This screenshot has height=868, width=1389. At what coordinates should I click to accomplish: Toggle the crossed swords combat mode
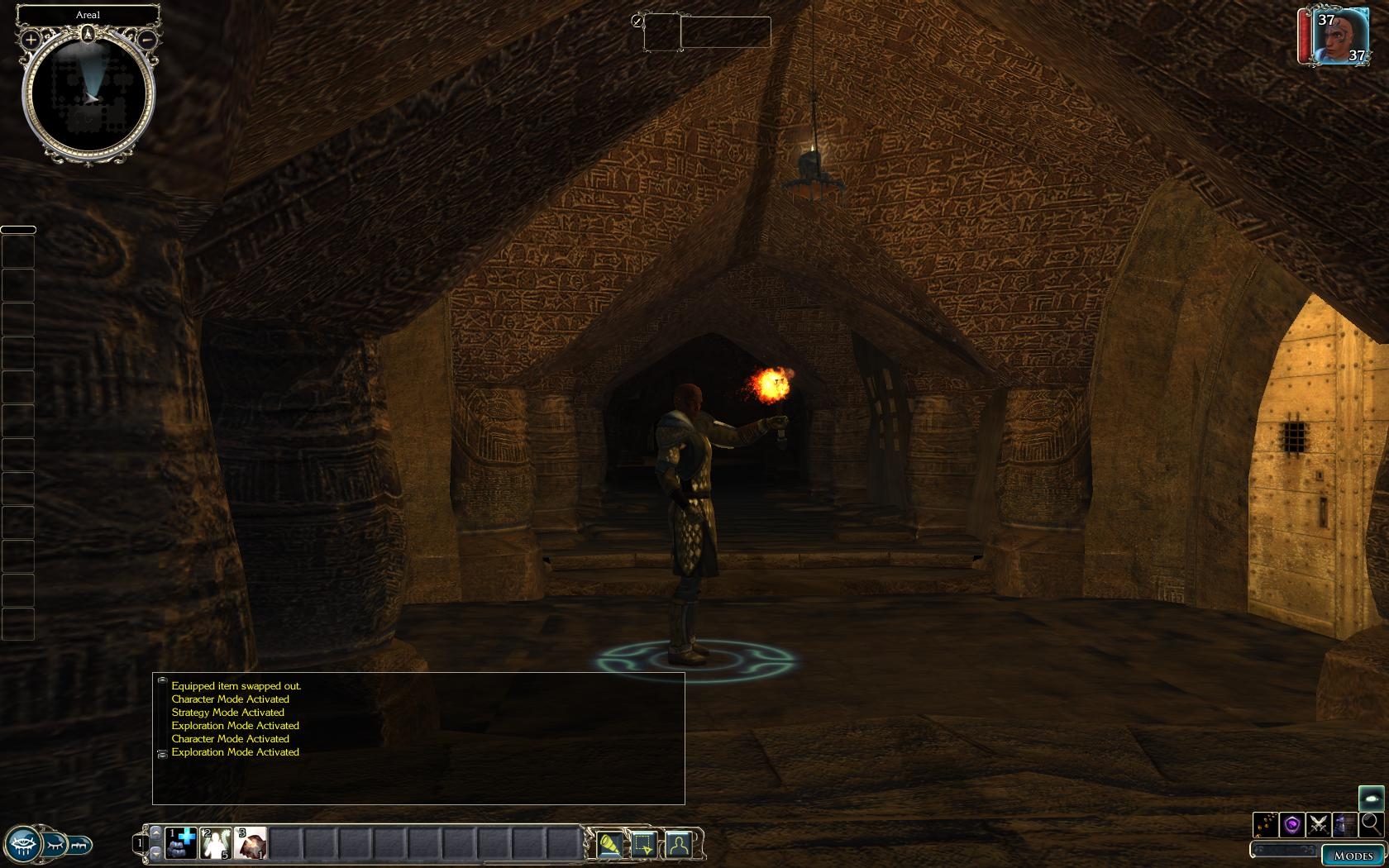pyautogui.click(x=1319, y=824)
